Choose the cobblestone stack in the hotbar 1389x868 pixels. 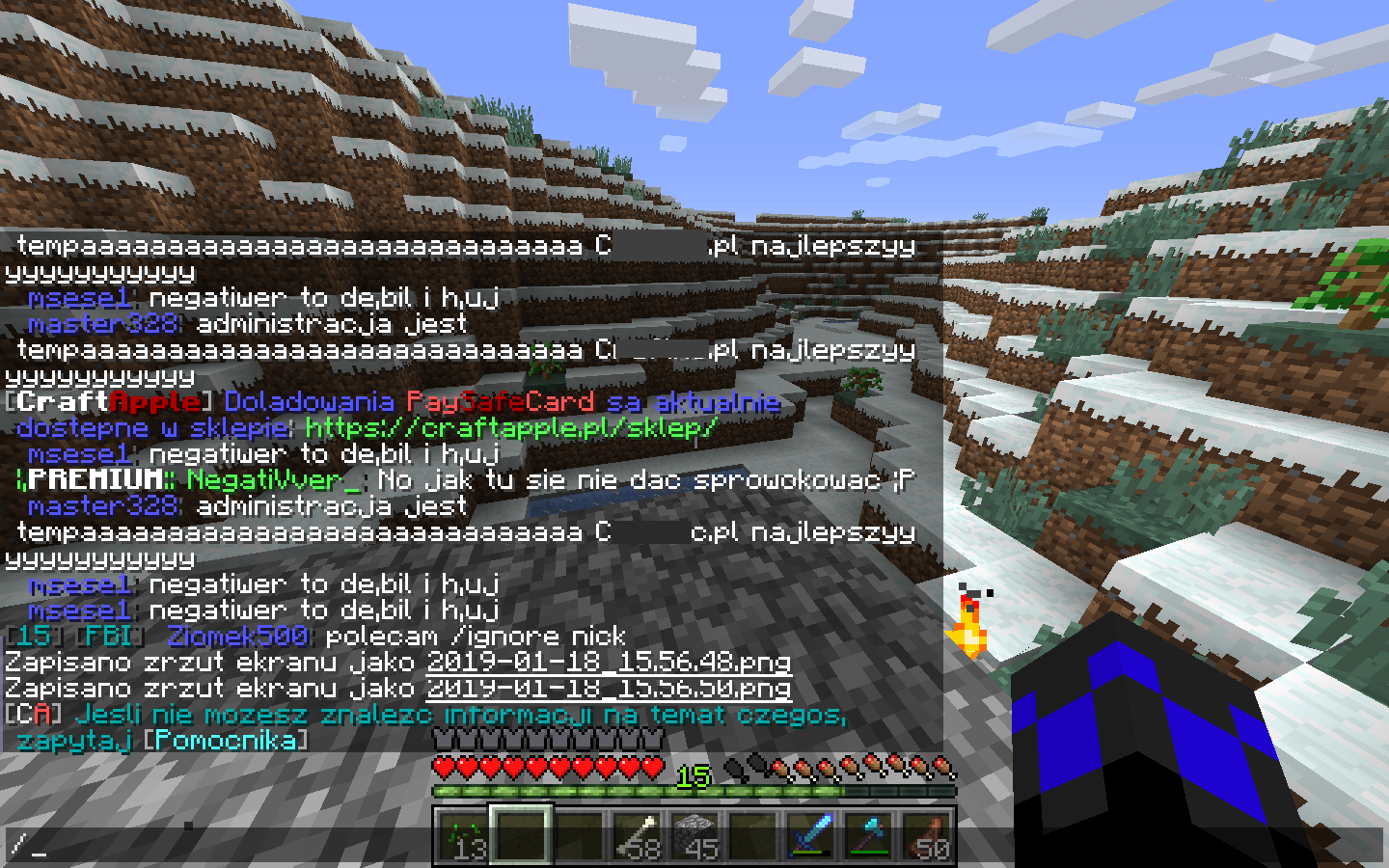pyautogui.click(x=694, y=835)
